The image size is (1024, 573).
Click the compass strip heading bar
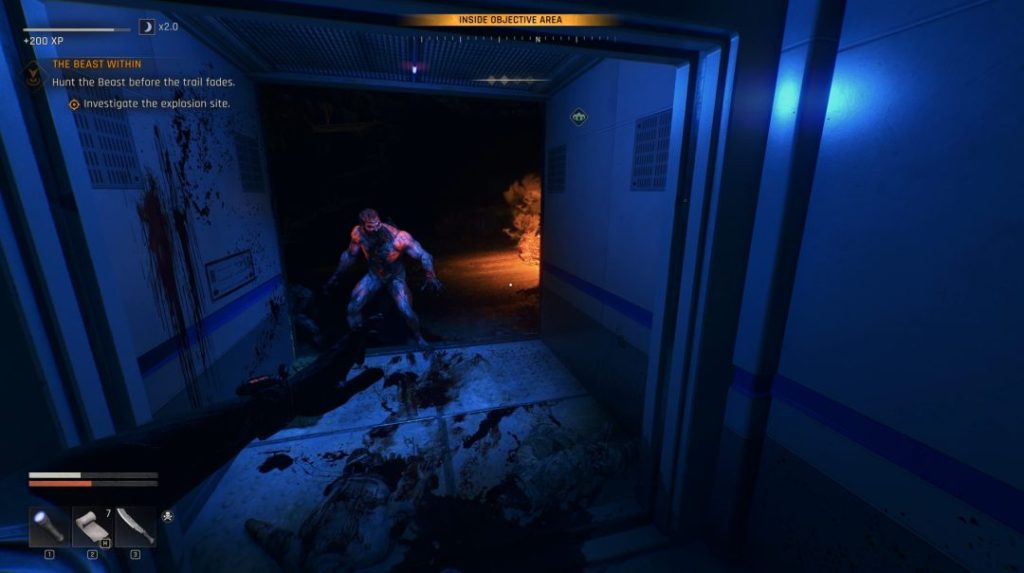[x=510, y=39]
